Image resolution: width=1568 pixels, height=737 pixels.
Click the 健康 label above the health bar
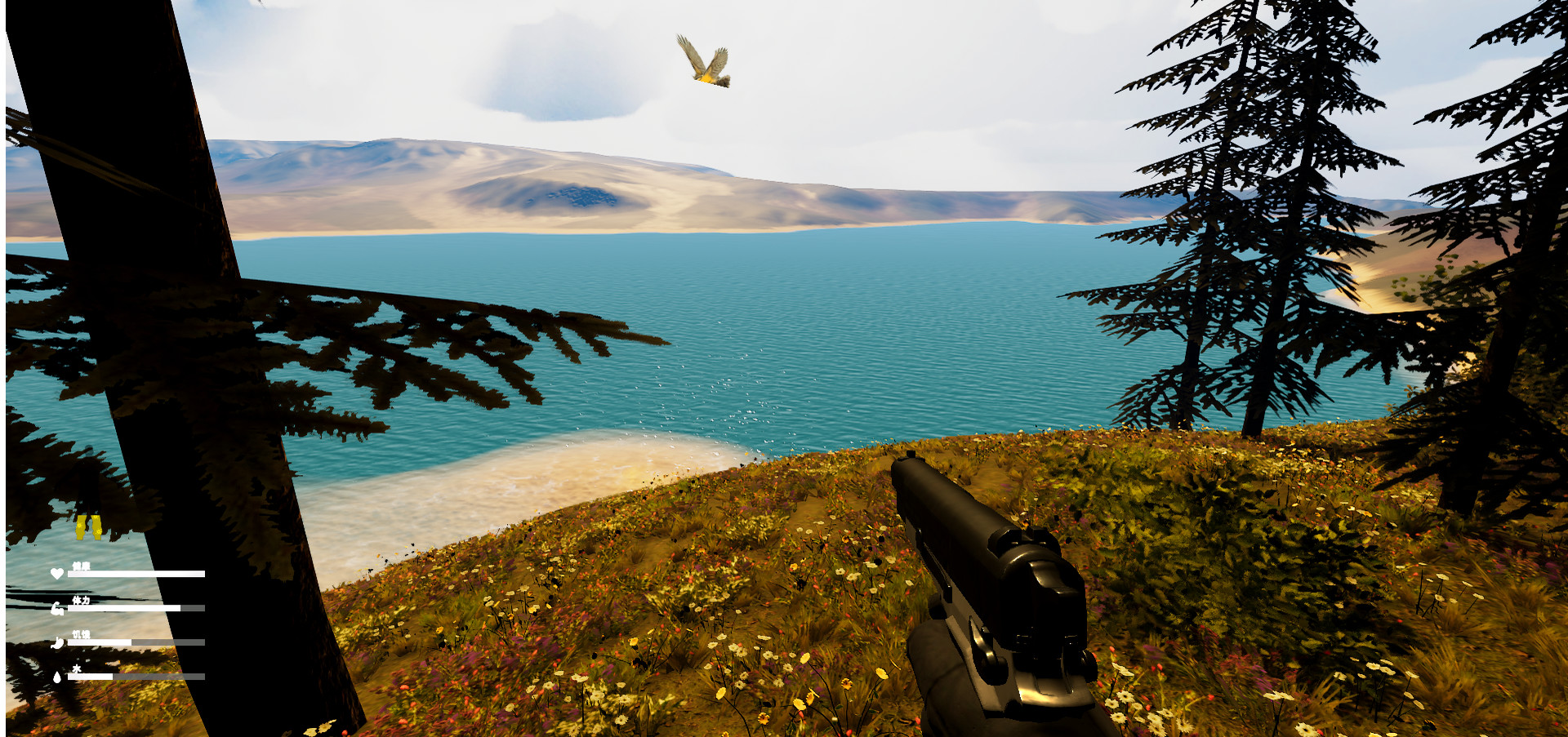tap(81, 566)
